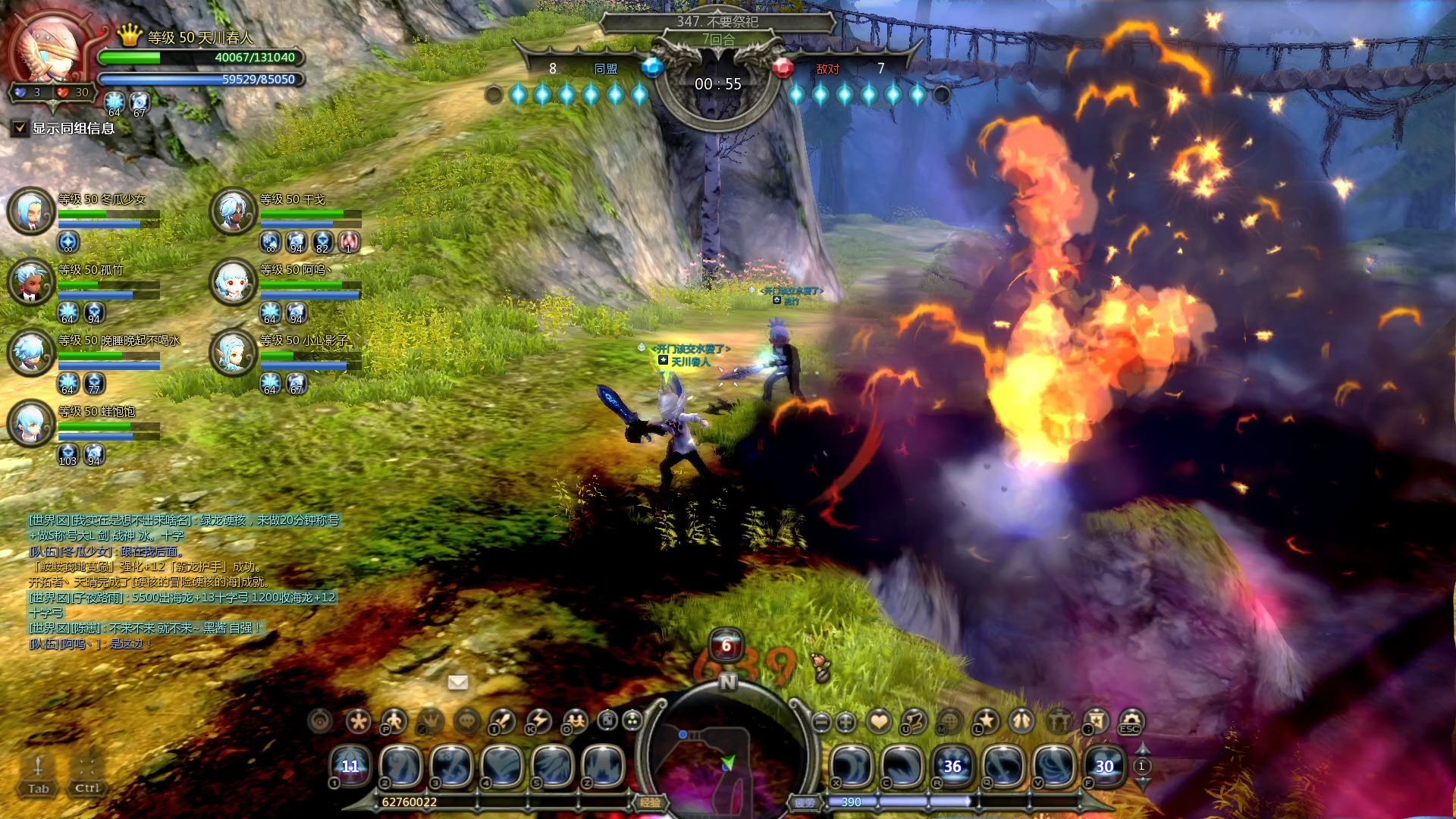The height and width of the screenshot is (819, 1456).
Task: Open the character figure icon
Action: (x=394, y=721)
